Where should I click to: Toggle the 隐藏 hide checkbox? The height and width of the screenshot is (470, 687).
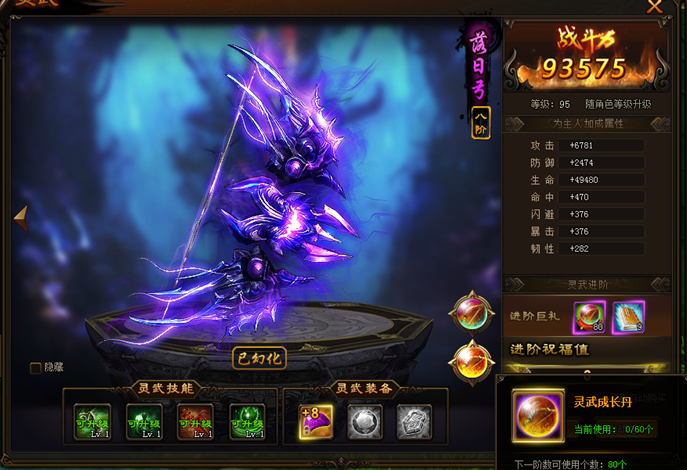coord(36,368)
